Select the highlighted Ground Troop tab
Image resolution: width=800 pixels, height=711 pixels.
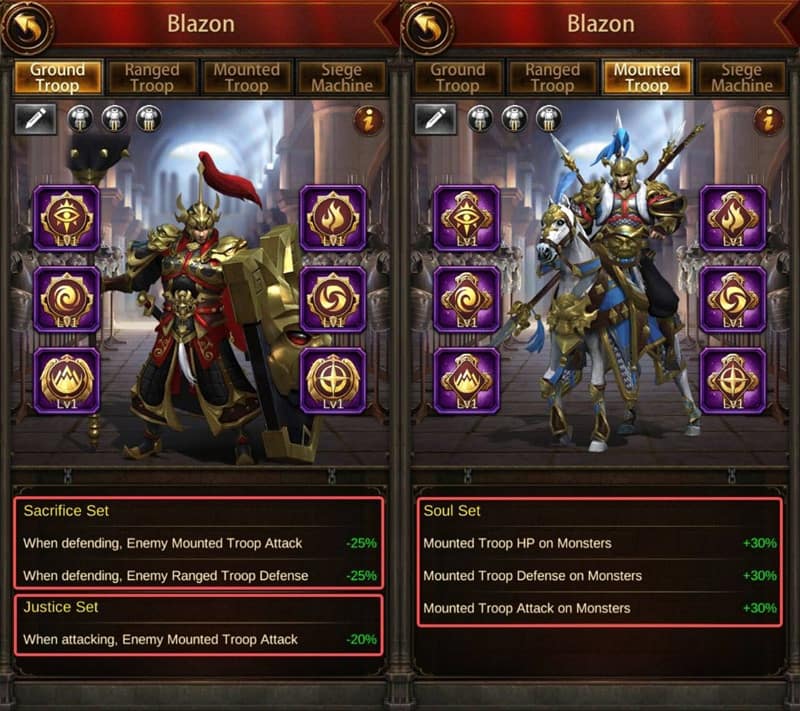pos(57,77)
